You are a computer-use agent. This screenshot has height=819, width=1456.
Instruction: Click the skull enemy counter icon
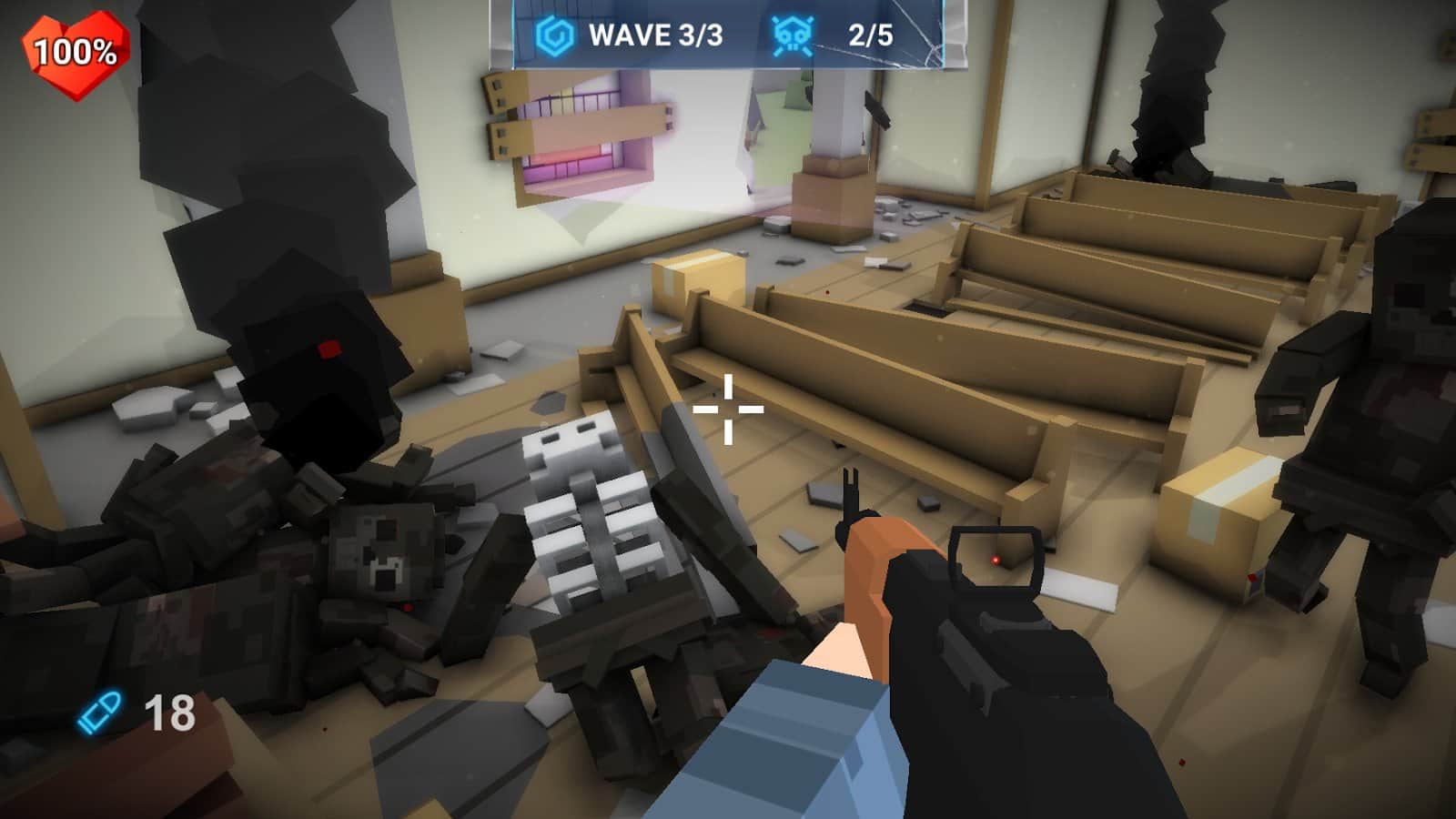[792, 33]
